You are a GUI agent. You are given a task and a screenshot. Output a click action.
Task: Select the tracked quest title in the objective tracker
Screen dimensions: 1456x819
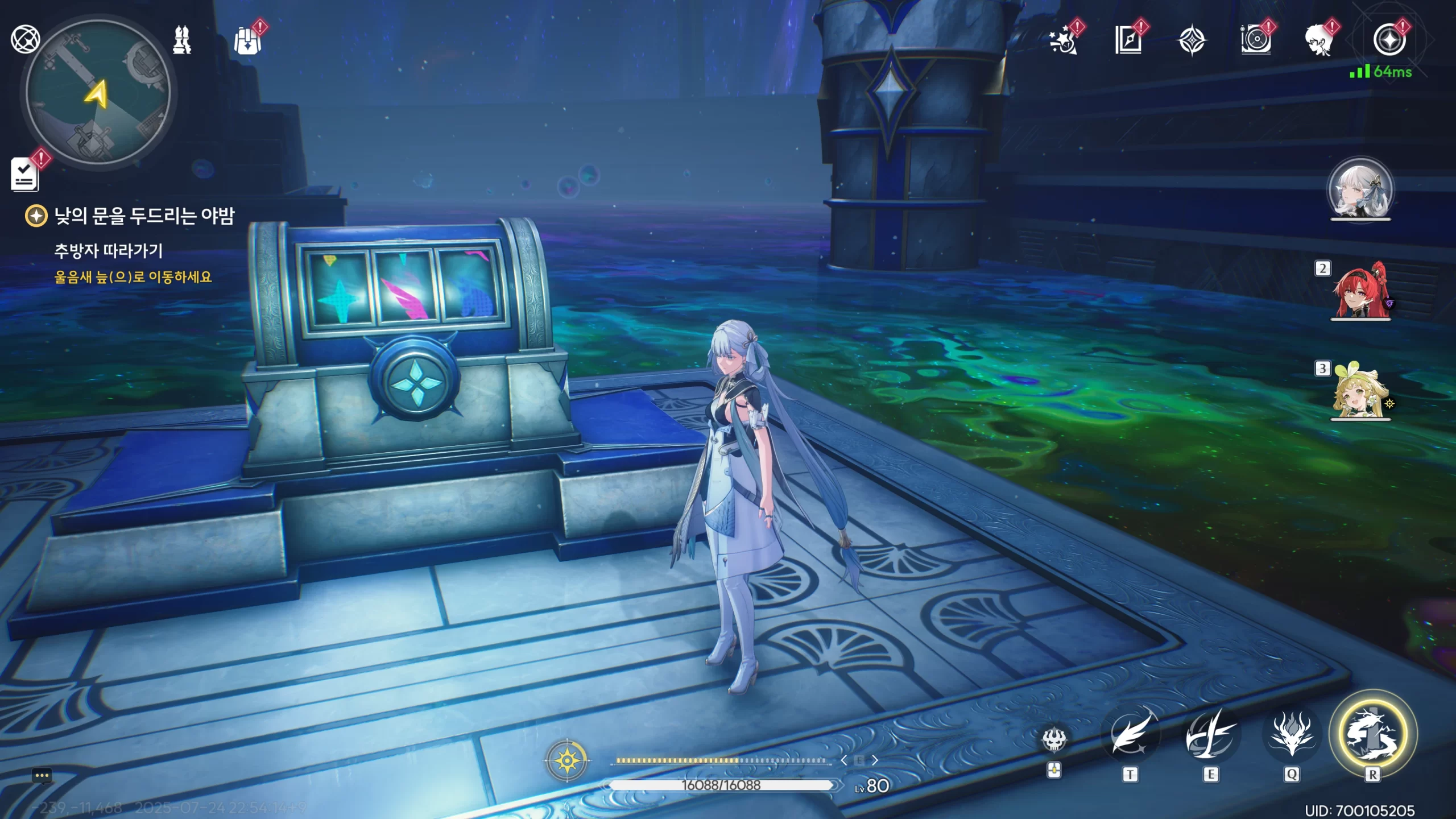(143, 216)
